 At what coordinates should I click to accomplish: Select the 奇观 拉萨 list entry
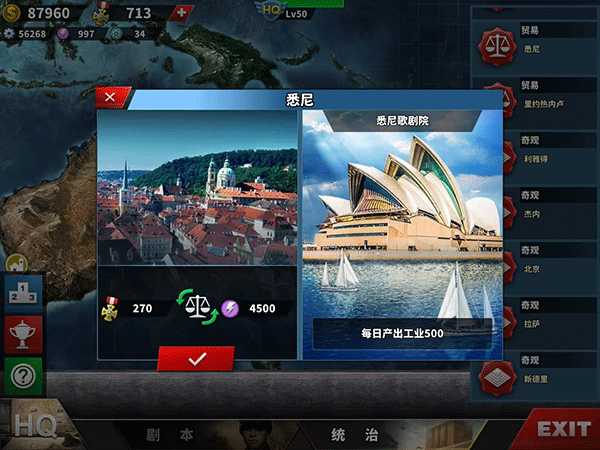535,319
